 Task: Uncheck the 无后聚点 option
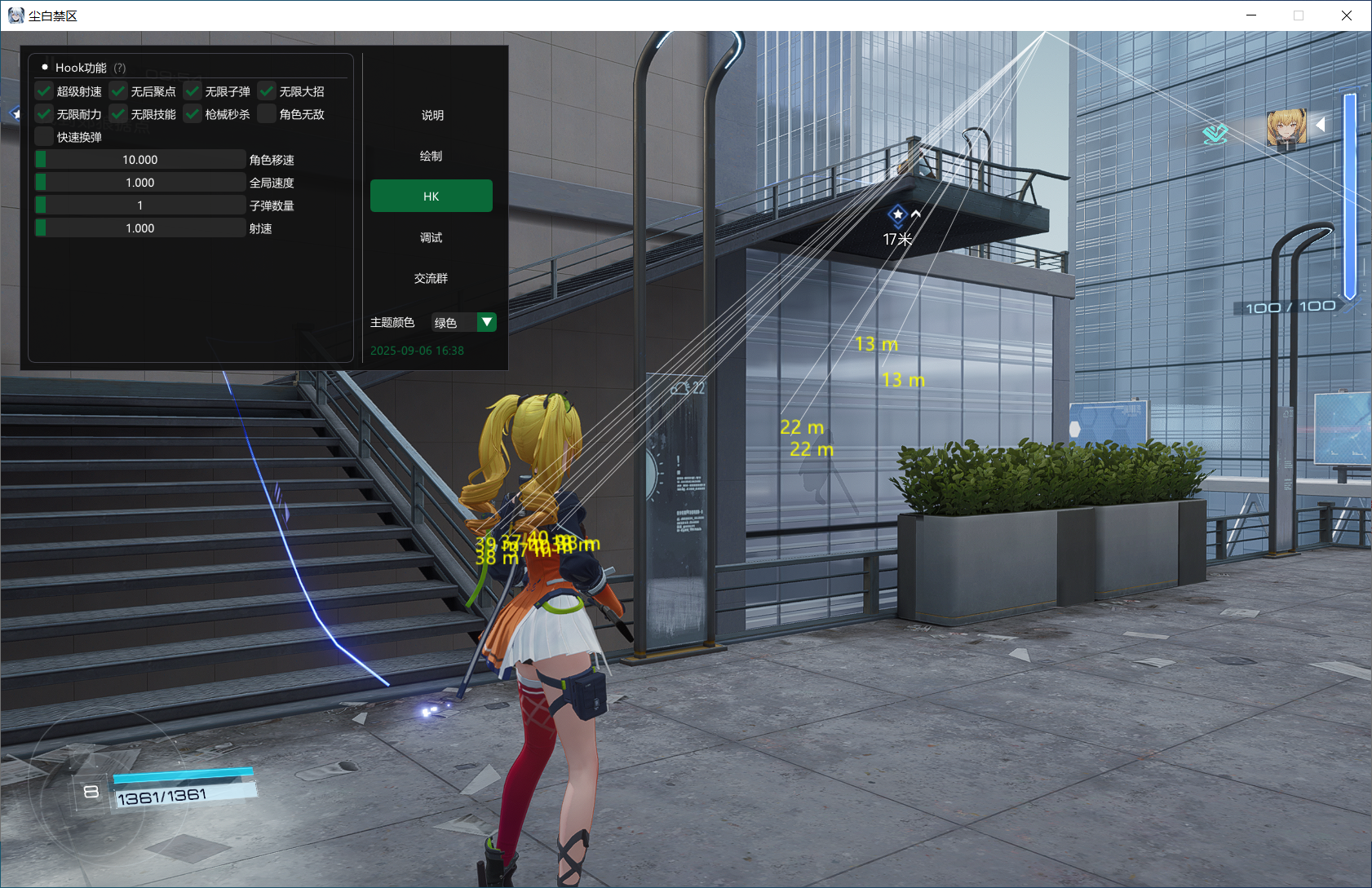click(118, 91)
